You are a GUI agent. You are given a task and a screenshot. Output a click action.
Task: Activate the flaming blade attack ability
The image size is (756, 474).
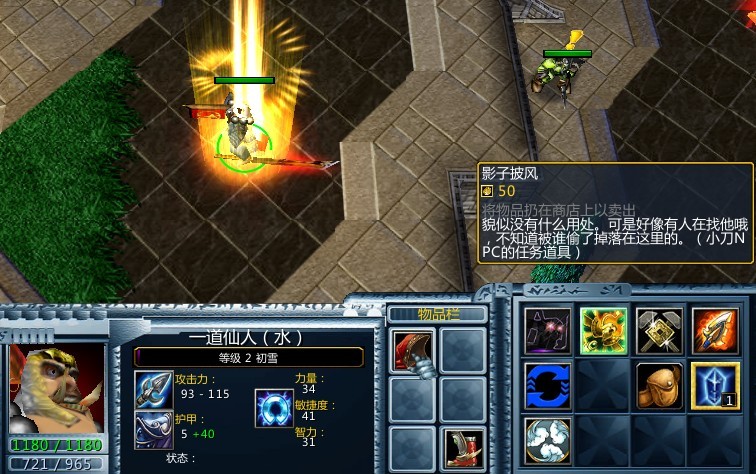[x=714, y=331]
